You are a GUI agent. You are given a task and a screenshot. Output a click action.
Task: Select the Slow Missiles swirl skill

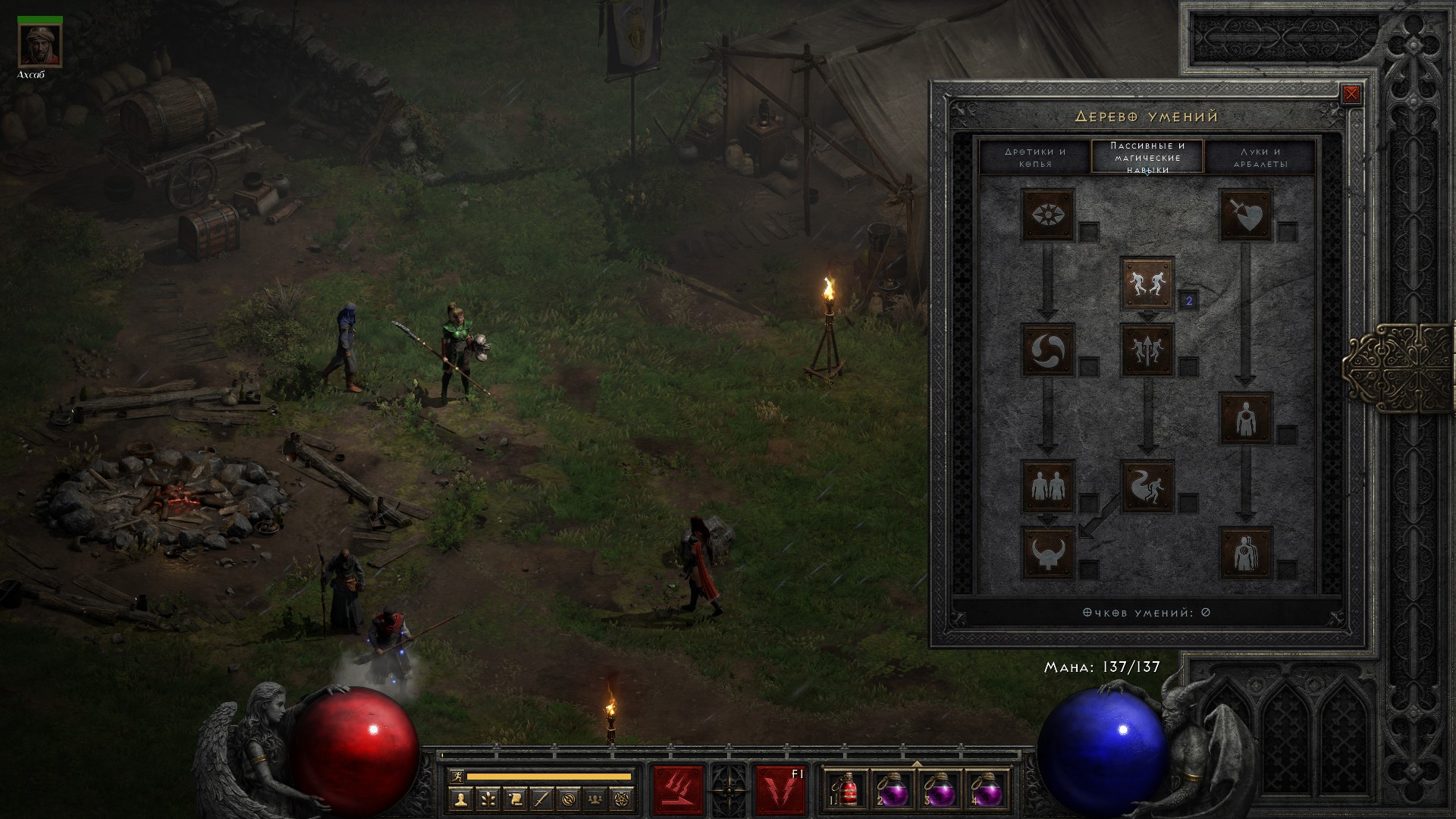[x=1048, y=350]
